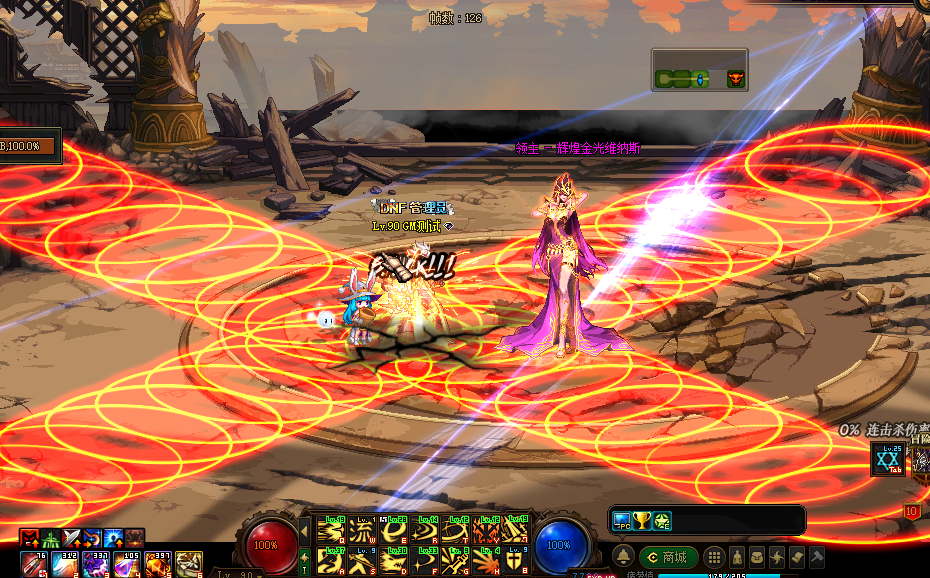Open the inventory bag icon
This screenshot has width=930, height=578.
756,557
